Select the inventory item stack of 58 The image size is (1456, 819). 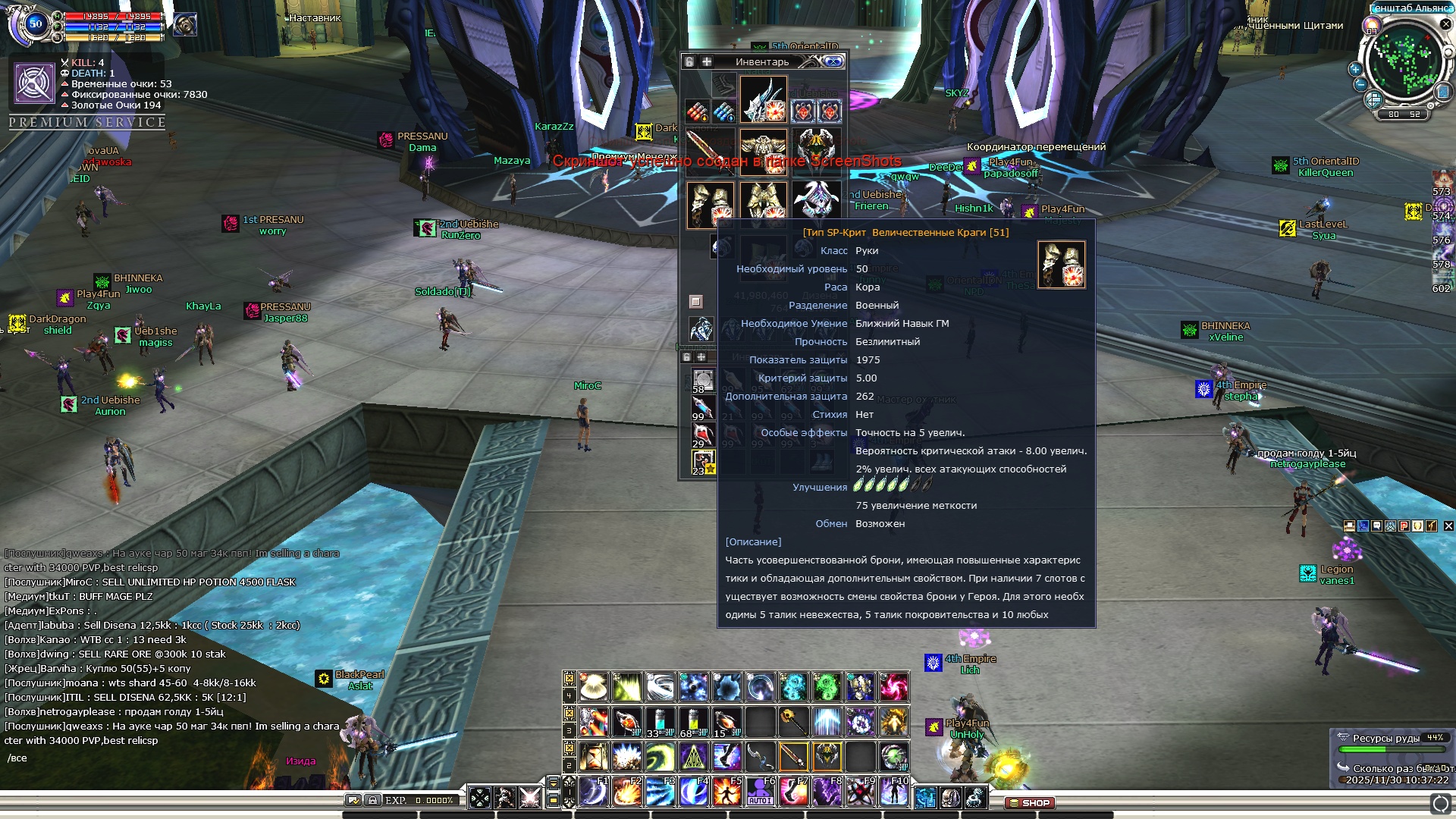[x=703, y=381]
